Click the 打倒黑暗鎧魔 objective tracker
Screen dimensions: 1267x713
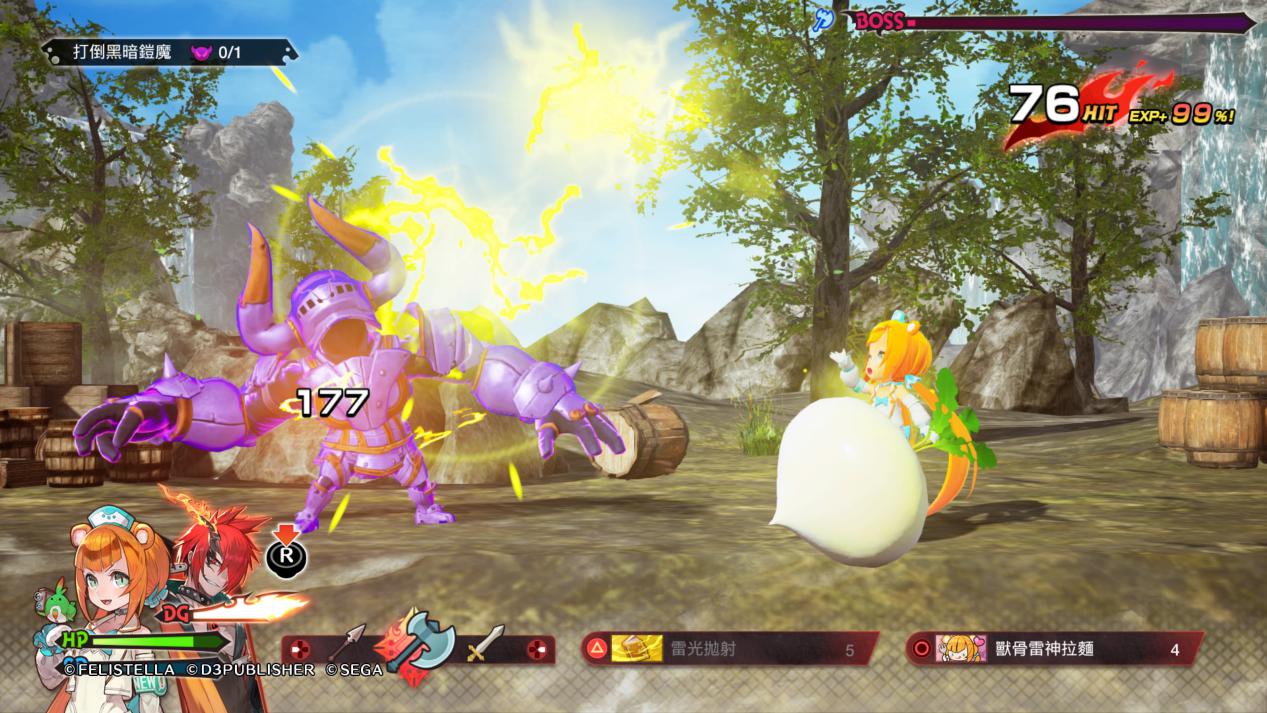(x=168, y=52)
